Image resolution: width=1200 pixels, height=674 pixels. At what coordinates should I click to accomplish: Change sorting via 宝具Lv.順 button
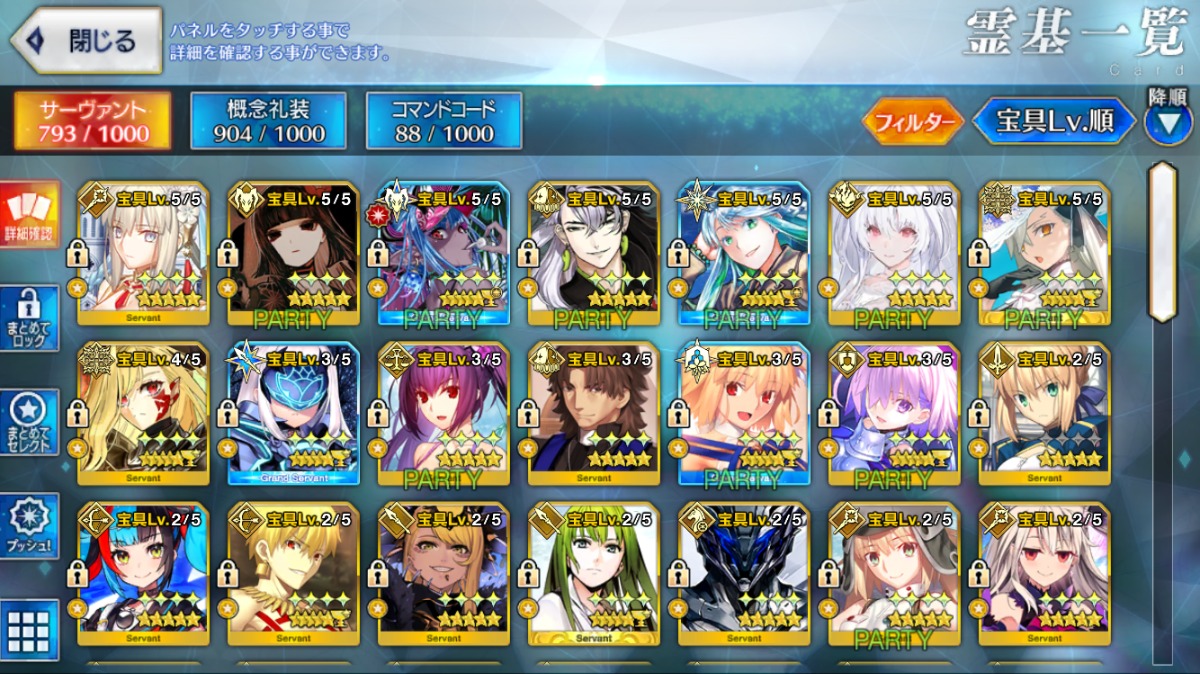tap(1054, 121)
